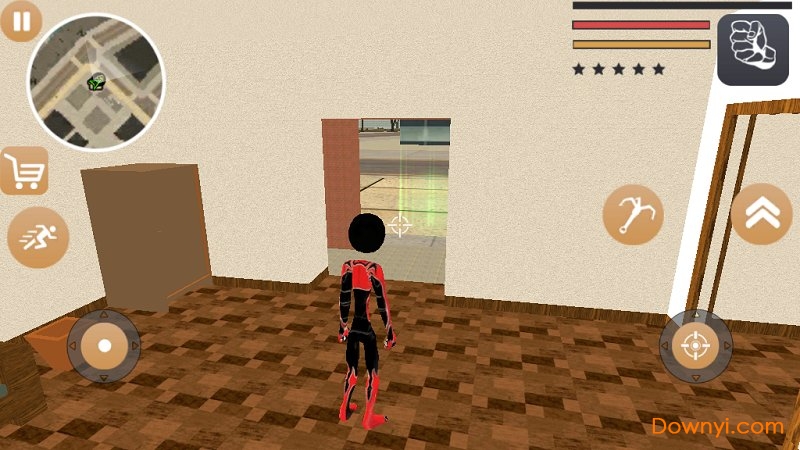This screenshot has width=800, height=450.
Task: Tap the movement joystick
Action: [104, 346]
